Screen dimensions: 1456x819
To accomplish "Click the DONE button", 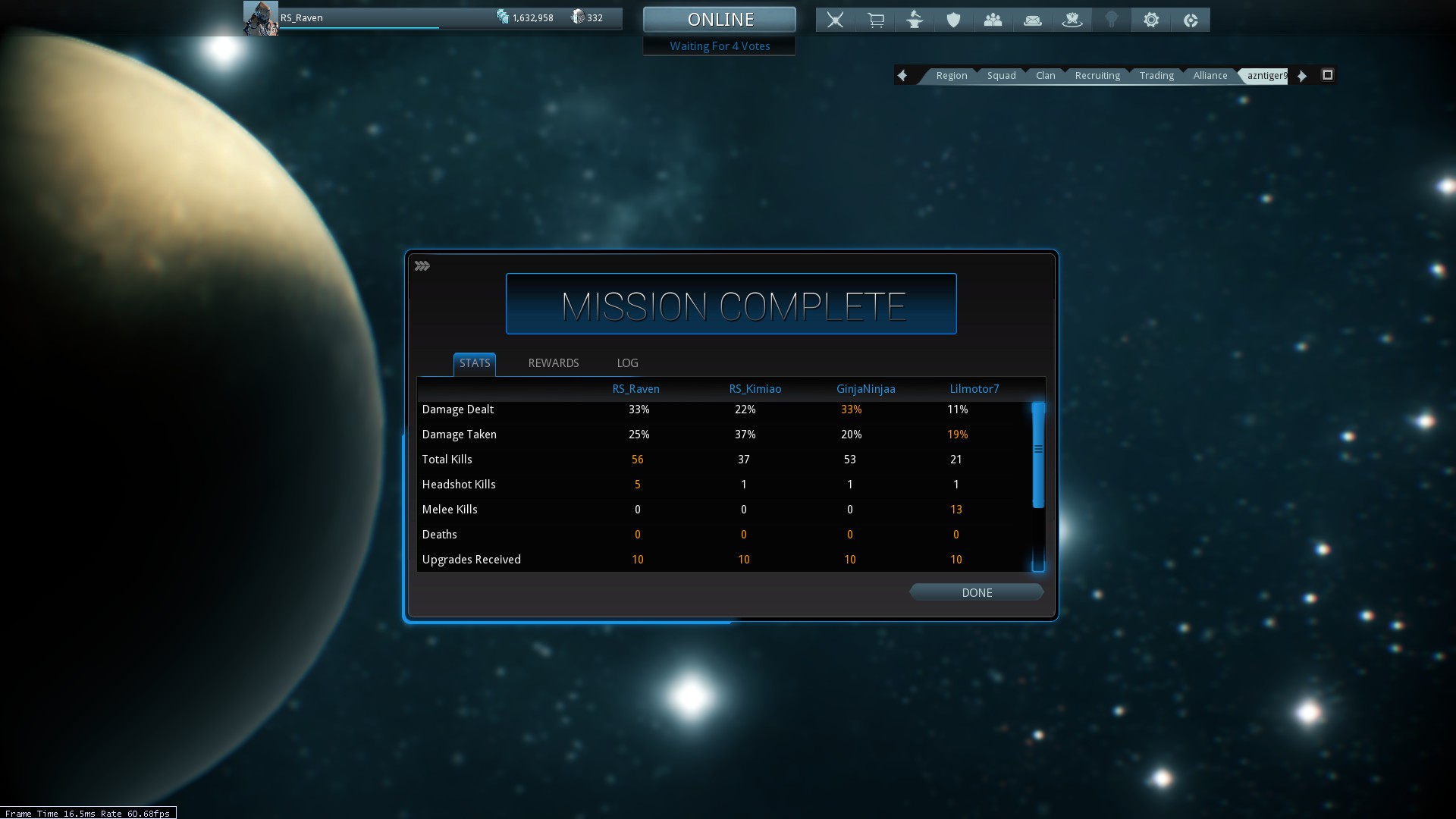I will tap(976, 593).
